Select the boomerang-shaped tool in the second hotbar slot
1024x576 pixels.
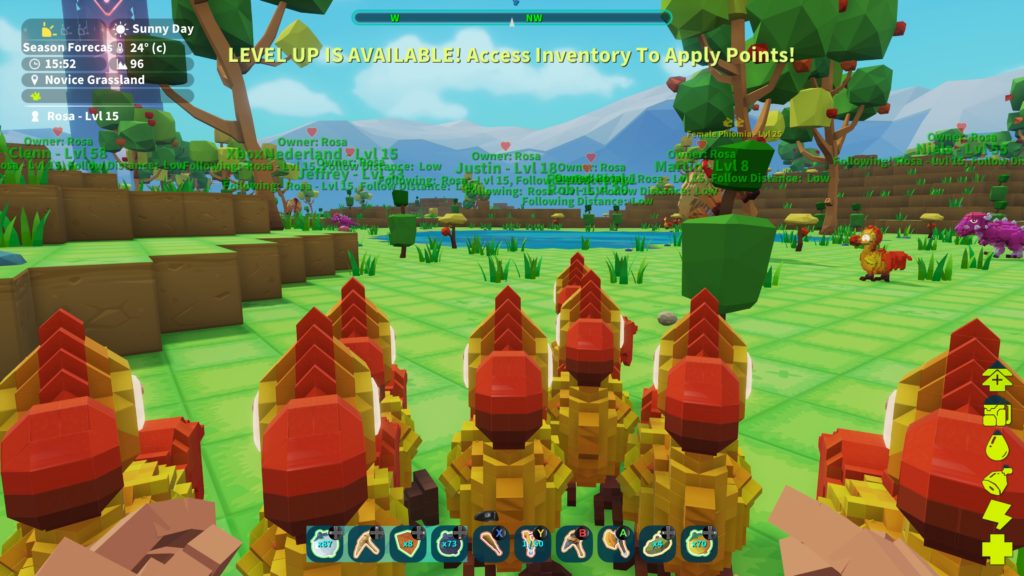pyautogui.click(x=366, y=544)
